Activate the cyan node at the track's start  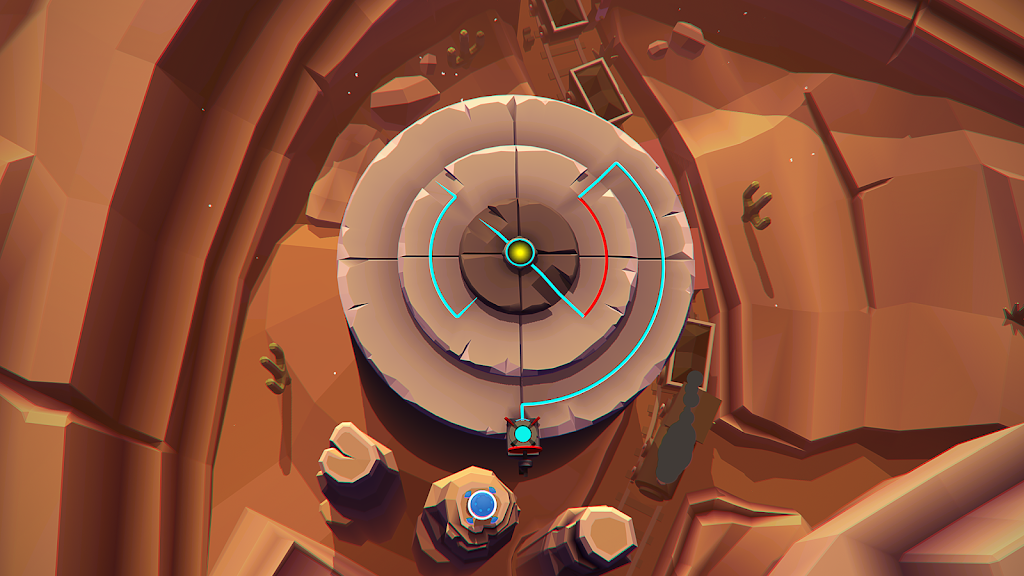tap(523, 434)
